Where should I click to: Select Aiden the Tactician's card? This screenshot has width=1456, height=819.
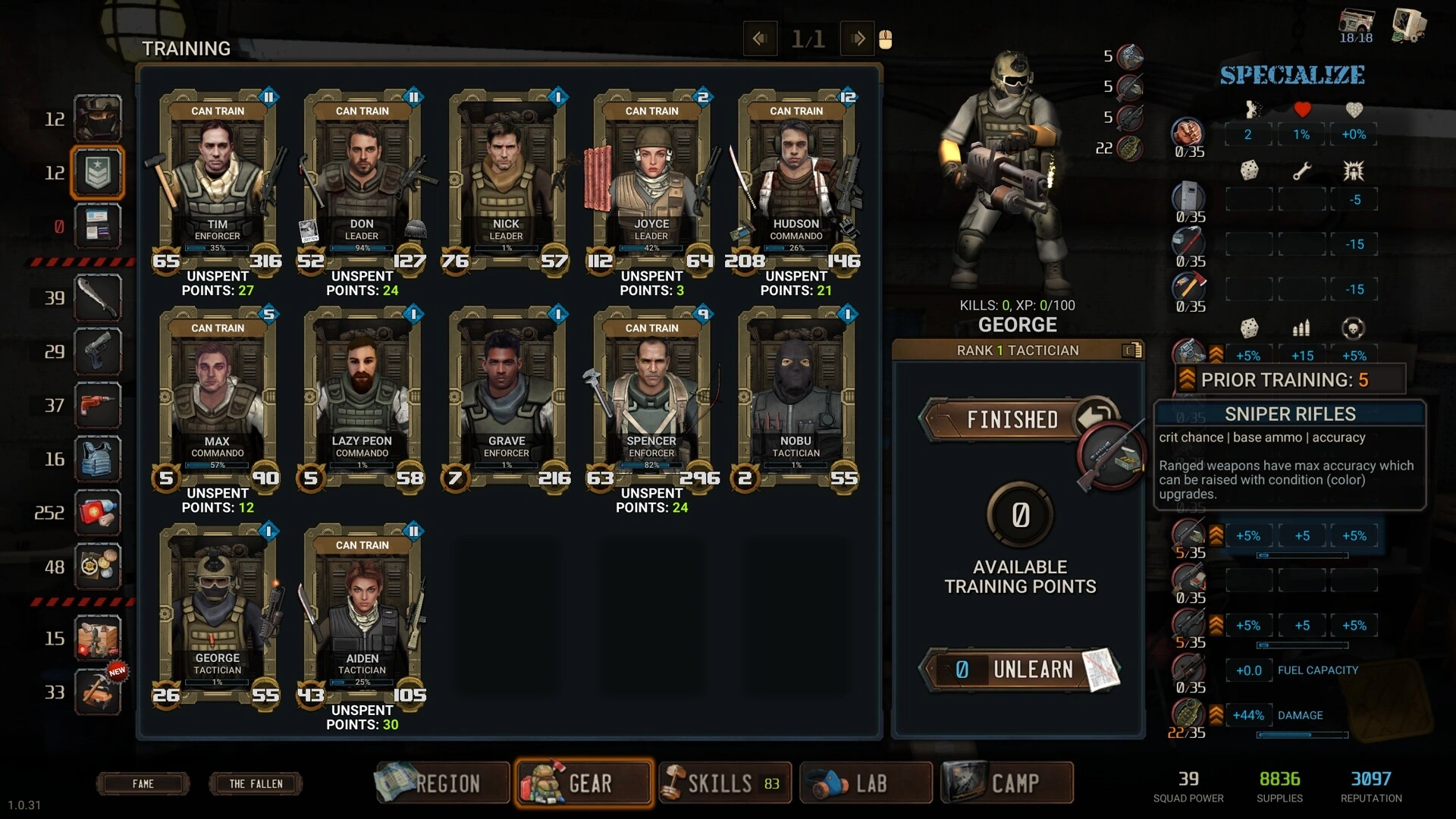(x=362, y=613)
